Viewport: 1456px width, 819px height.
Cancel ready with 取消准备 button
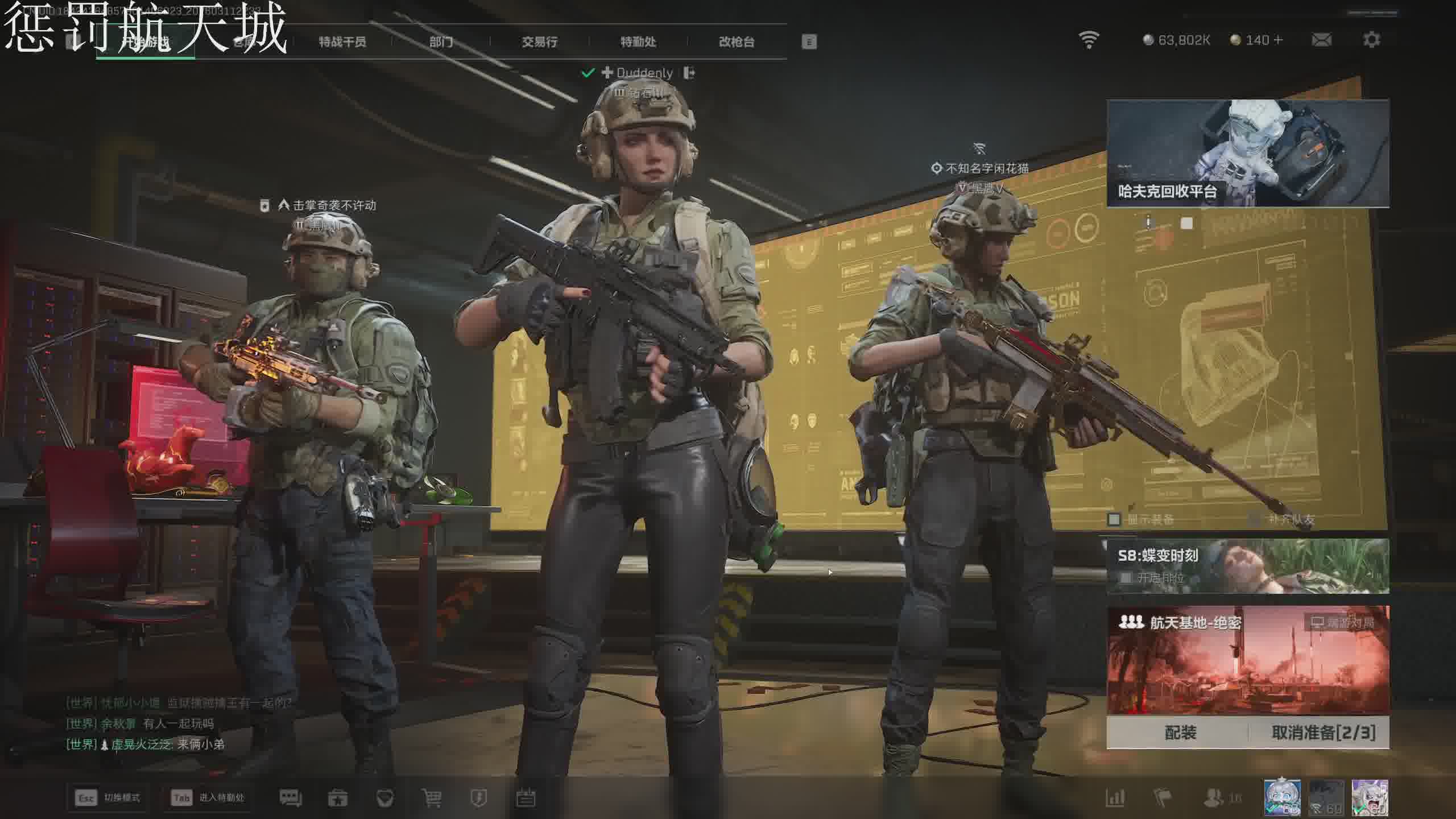point(1323,733)
